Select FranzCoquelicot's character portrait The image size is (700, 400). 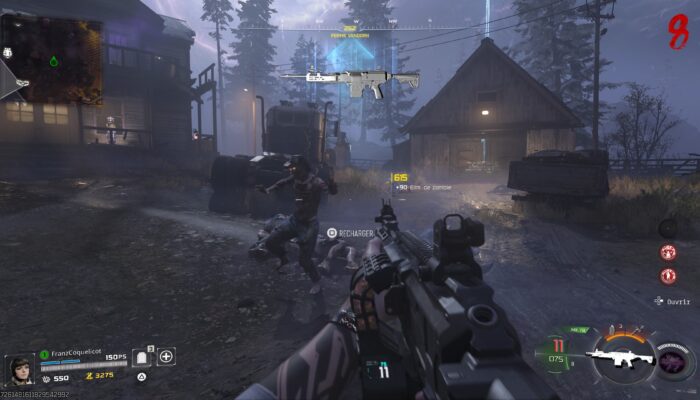(x=19, y=367)
